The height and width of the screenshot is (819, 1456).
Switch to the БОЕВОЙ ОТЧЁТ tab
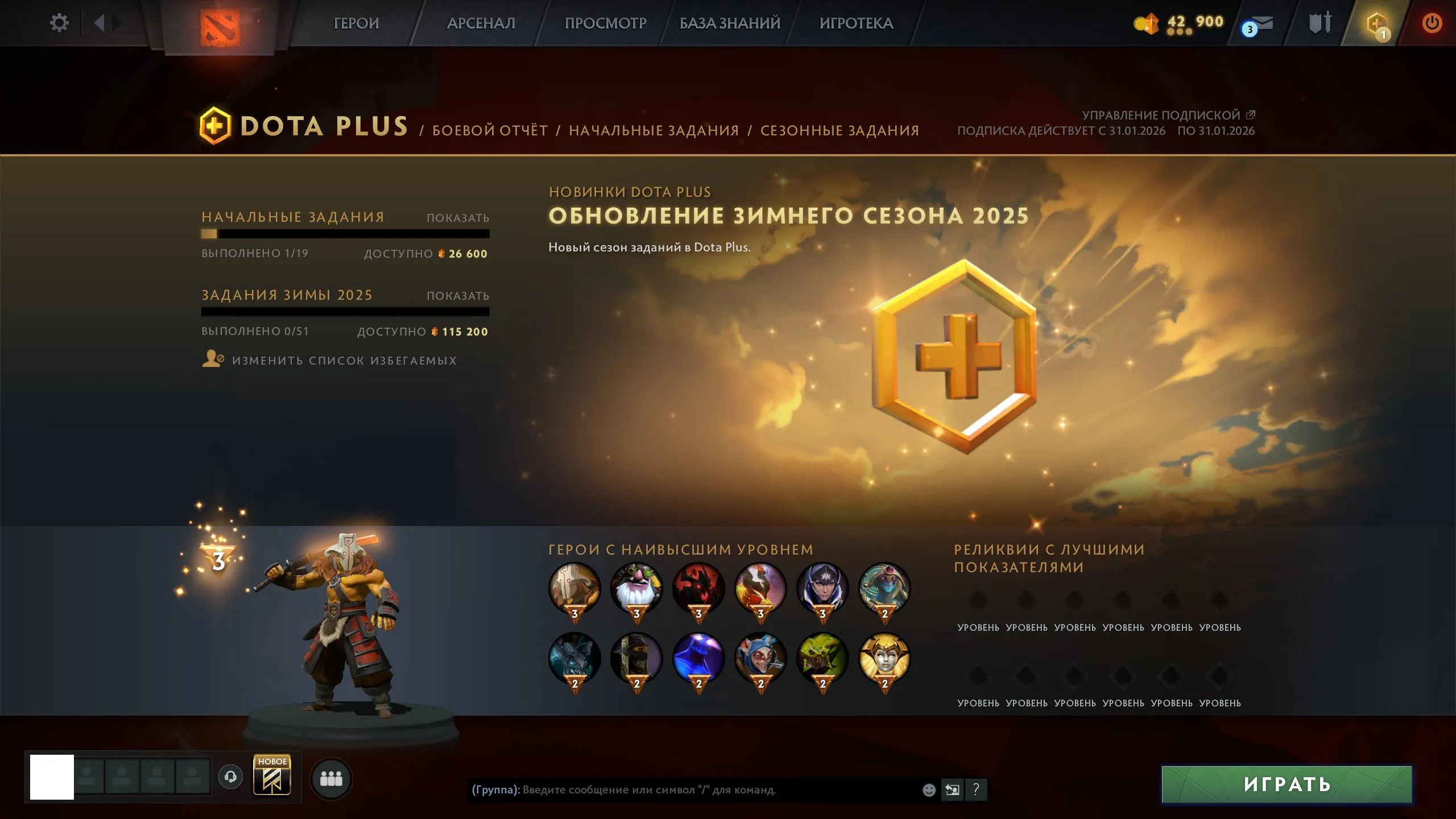(490, 130)
